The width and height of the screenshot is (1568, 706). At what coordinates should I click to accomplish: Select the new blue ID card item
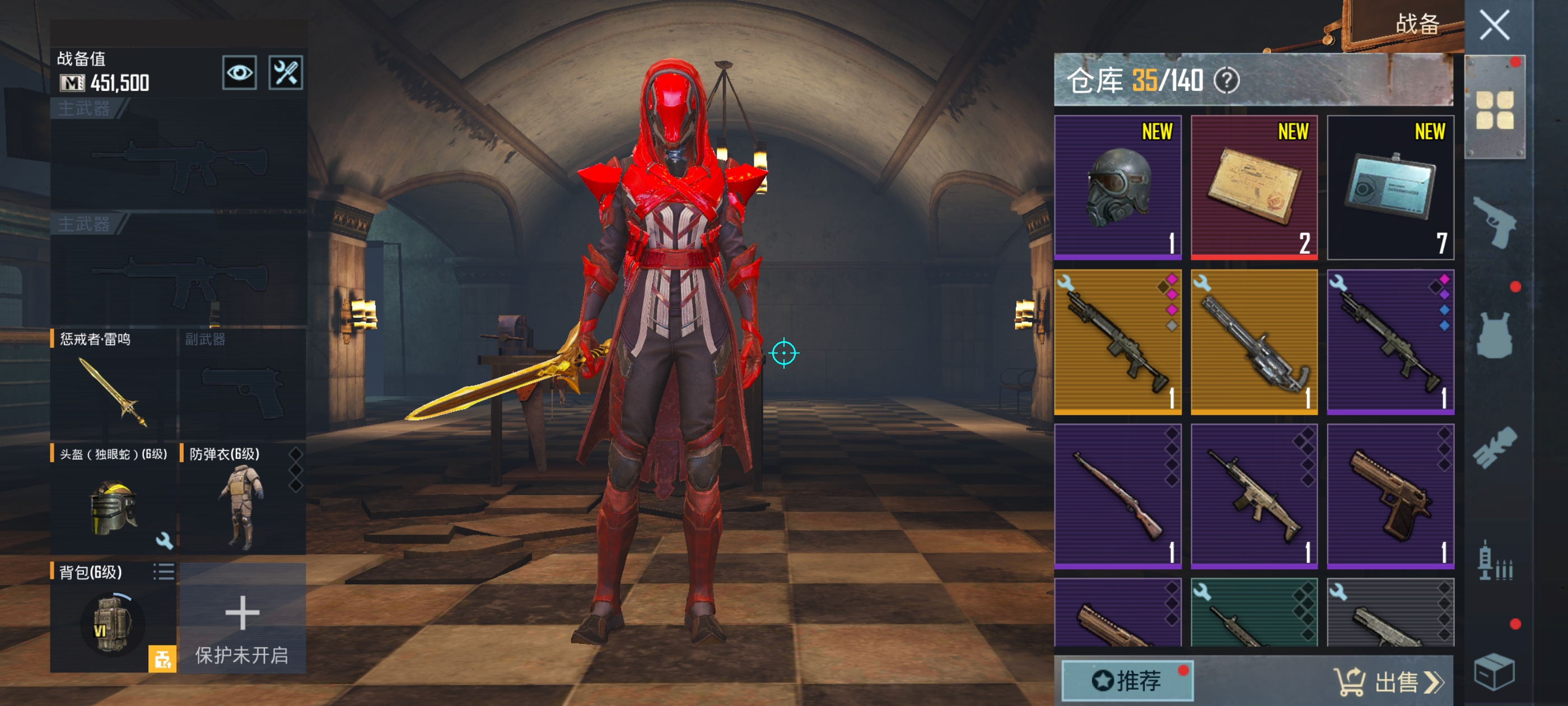point(1390,187)
